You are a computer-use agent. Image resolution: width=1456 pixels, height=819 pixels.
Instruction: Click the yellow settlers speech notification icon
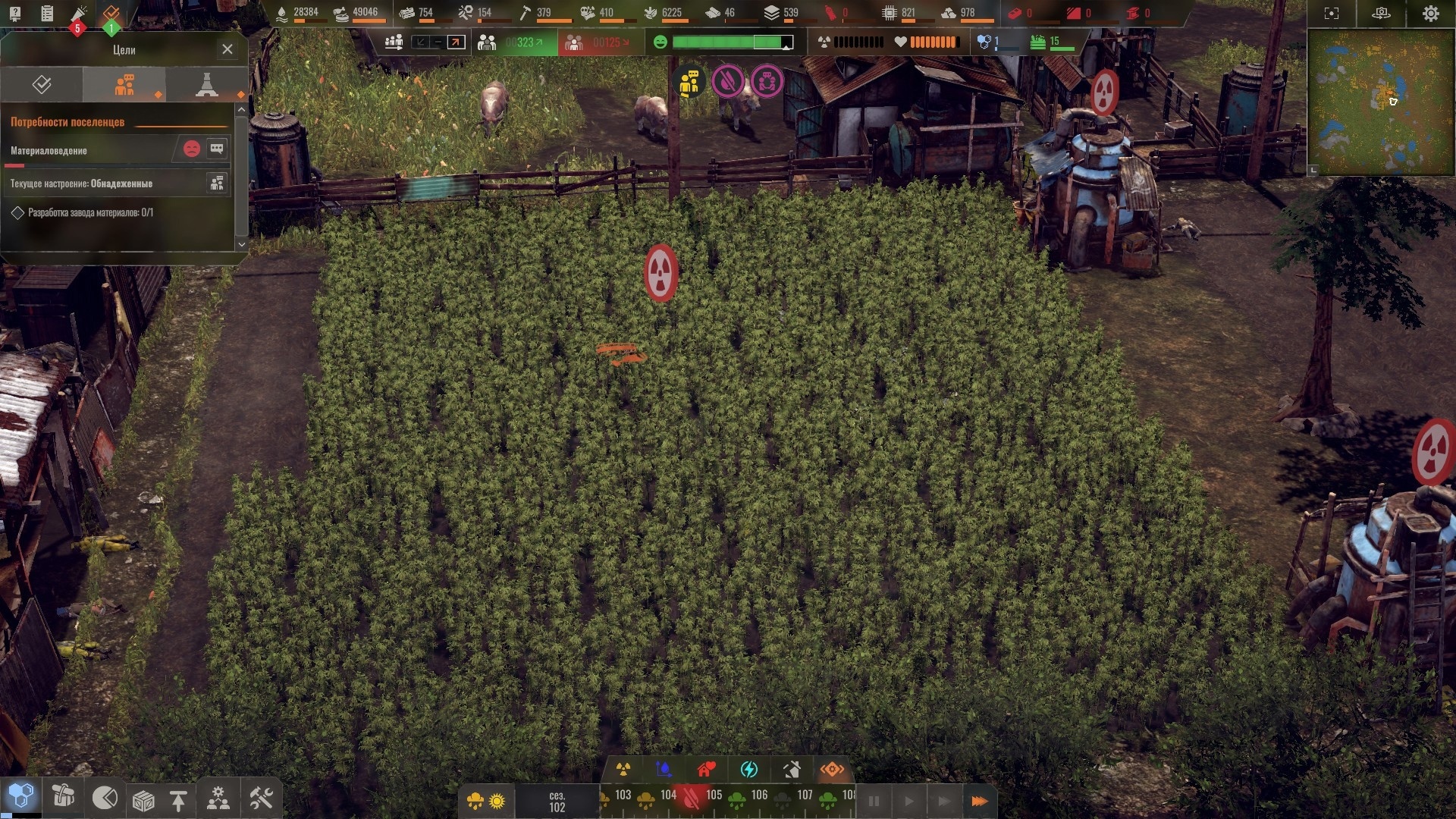tap(689, 83)
